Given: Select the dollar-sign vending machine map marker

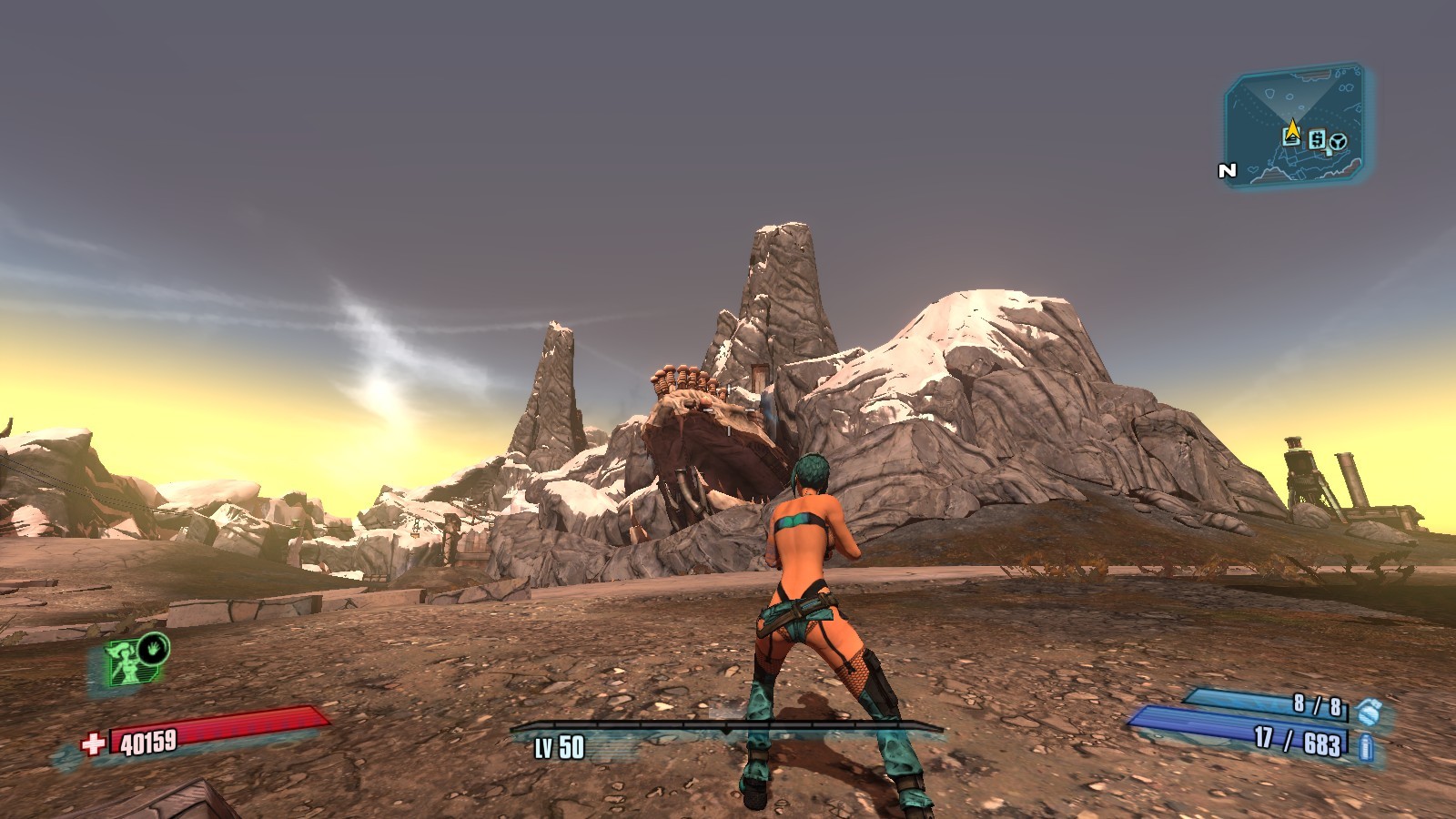Looking at the screenshot, I should pos(1317,139).
